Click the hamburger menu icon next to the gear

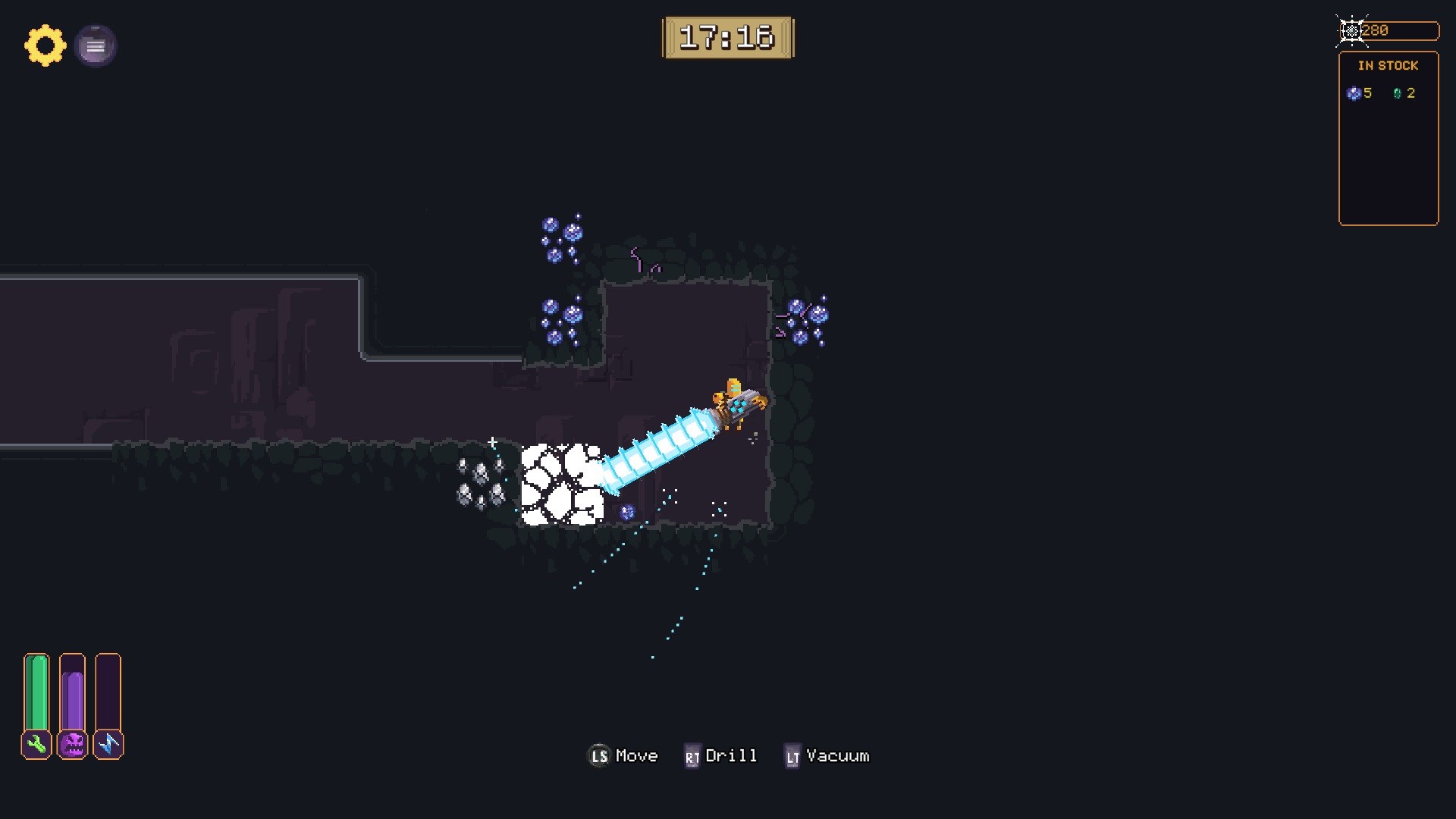tap(96, 45)
